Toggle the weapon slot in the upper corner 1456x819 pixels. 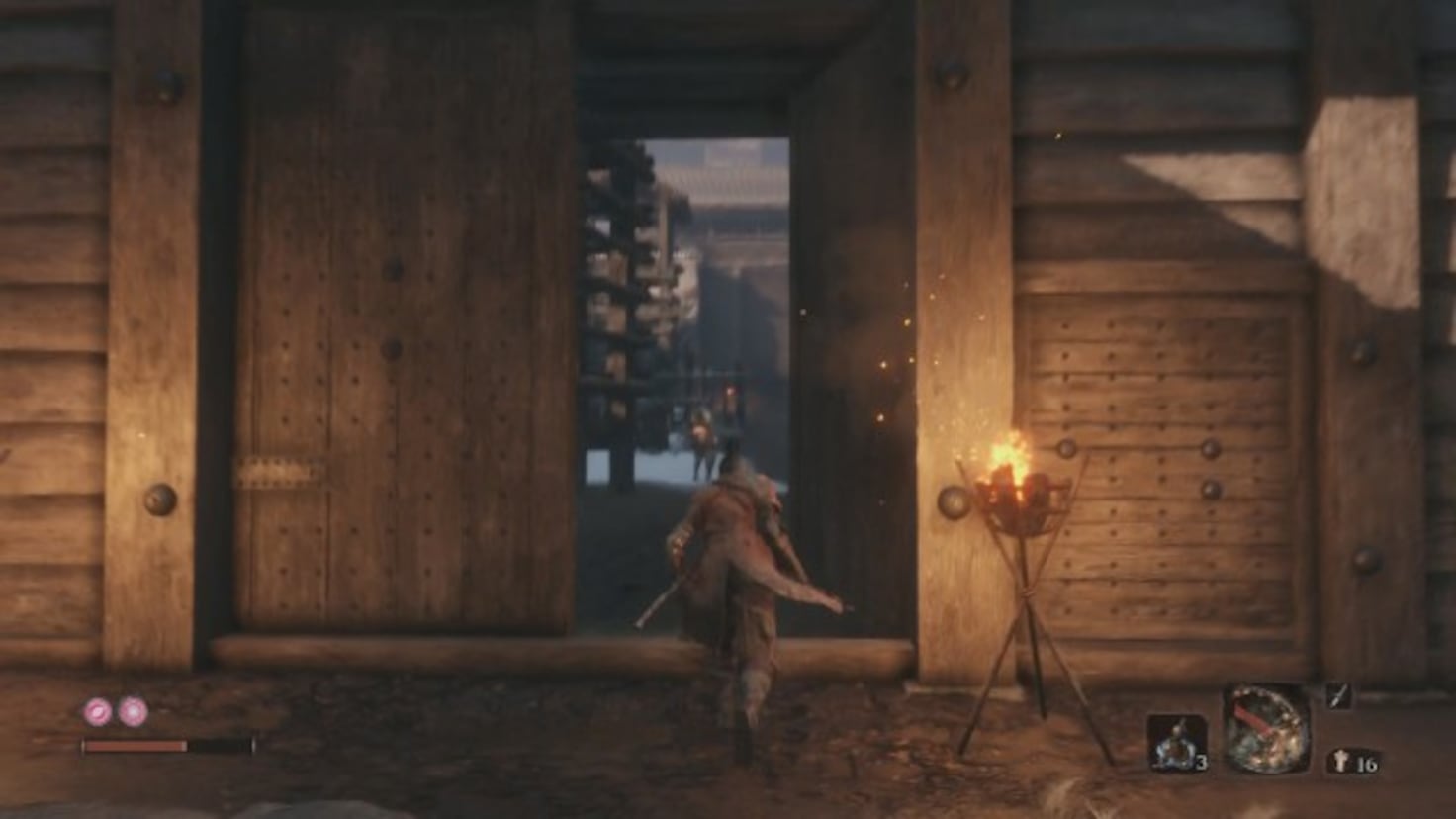click(1336, 696)
